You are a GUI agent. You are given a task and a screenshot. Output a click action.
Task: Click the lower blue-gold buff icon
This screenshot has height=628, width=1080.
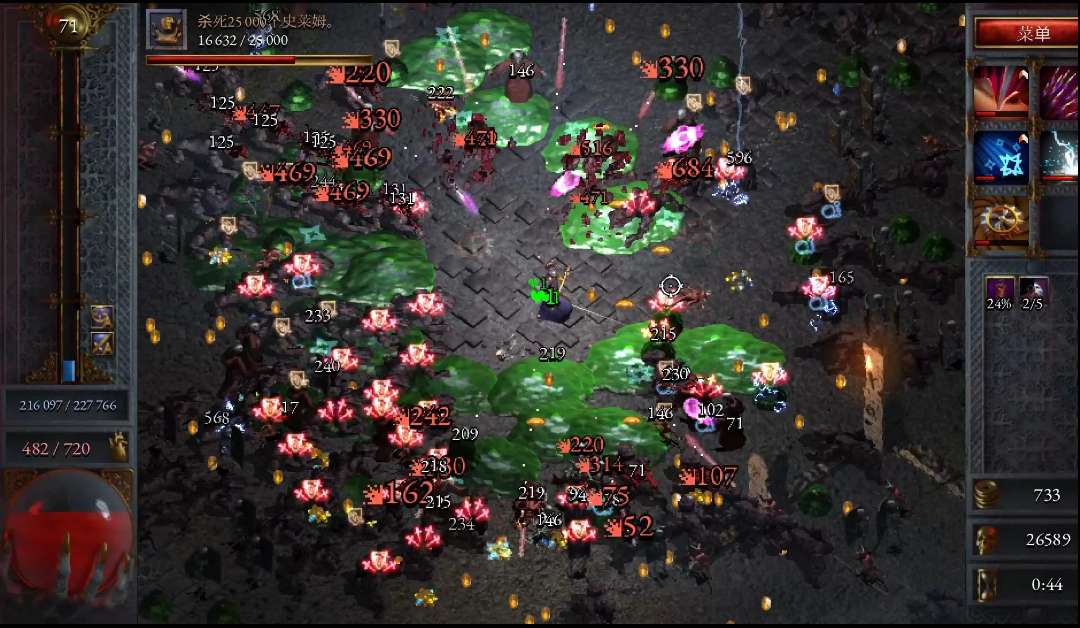tap(102, 343)
